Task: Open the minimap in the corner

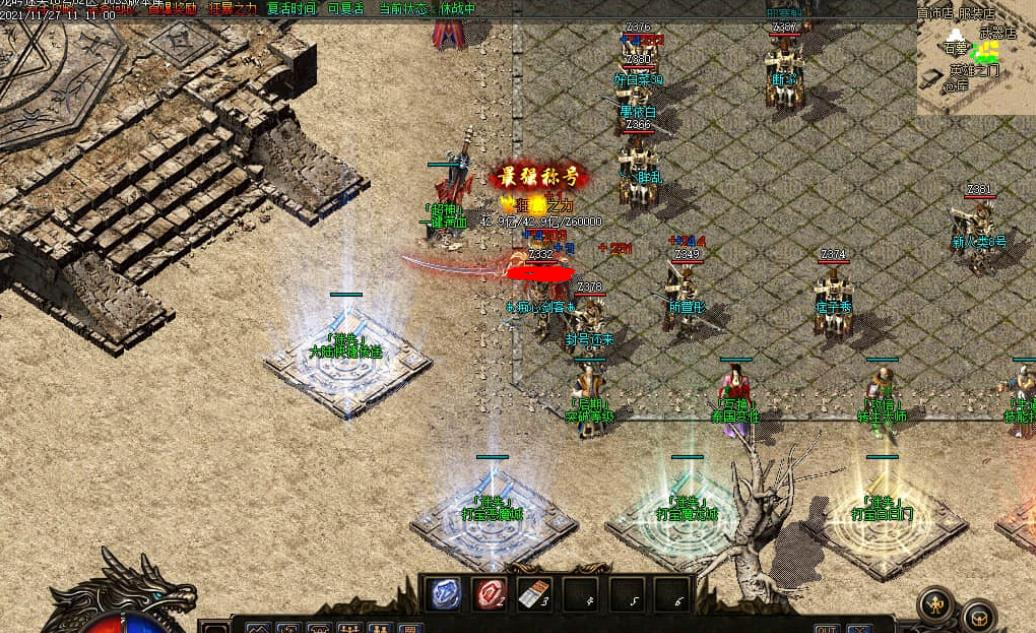Action: (x=975, y=57)
